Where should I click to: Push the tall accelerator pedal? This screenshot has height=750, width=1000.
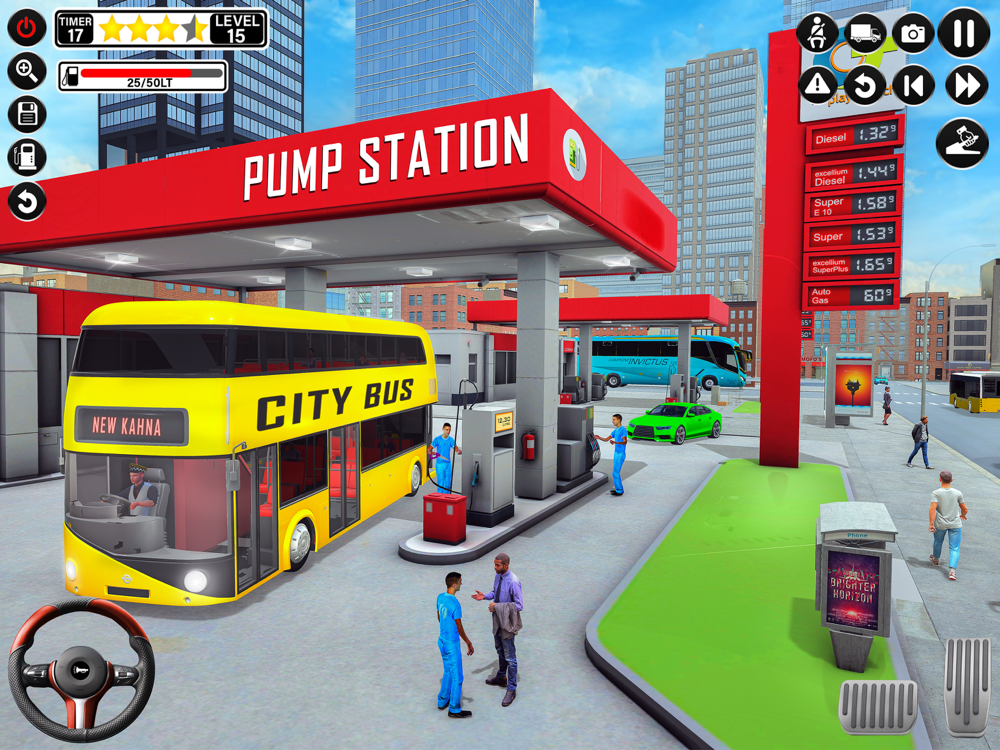coord(967,686)
